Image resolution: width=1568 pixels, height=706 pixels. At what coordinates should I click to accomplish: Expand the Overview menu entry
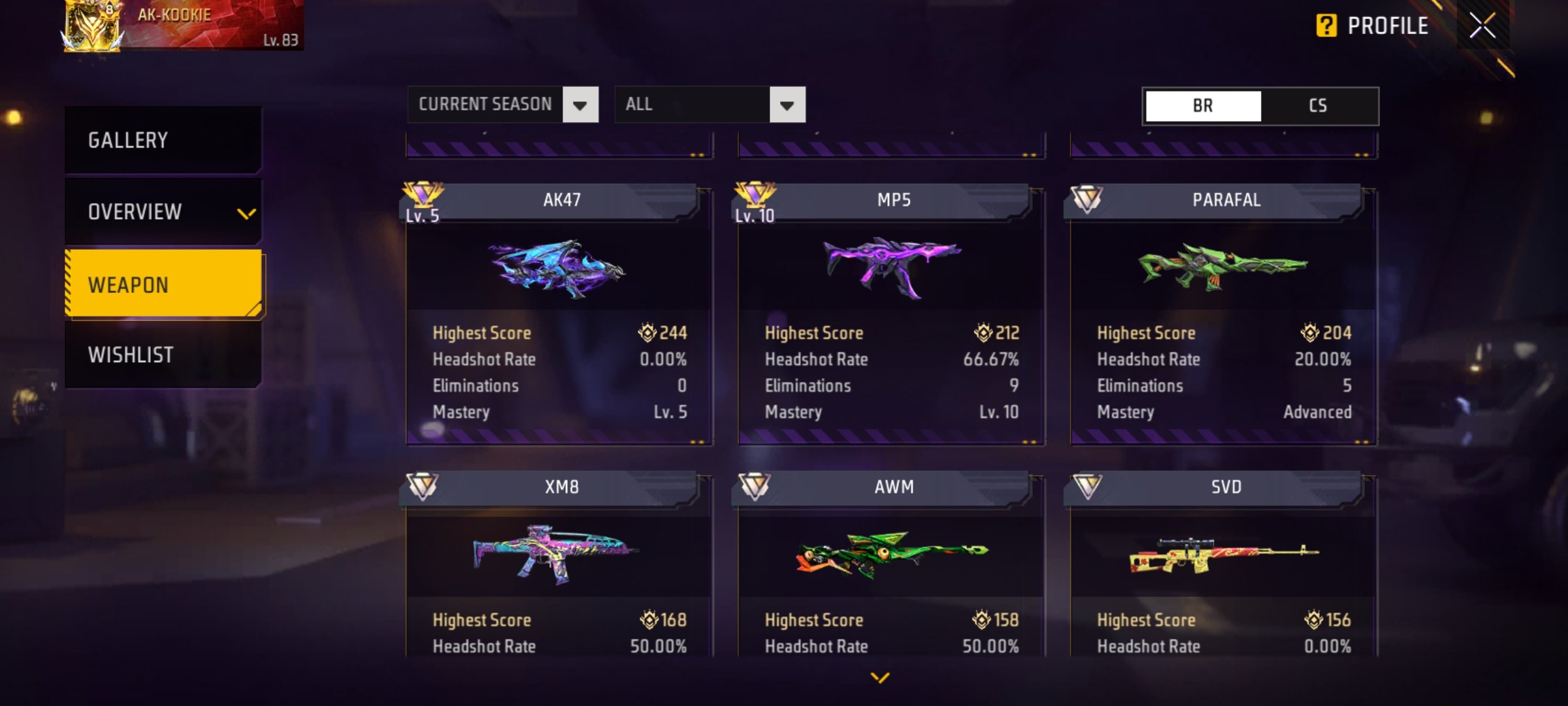(x=163, y=212)
